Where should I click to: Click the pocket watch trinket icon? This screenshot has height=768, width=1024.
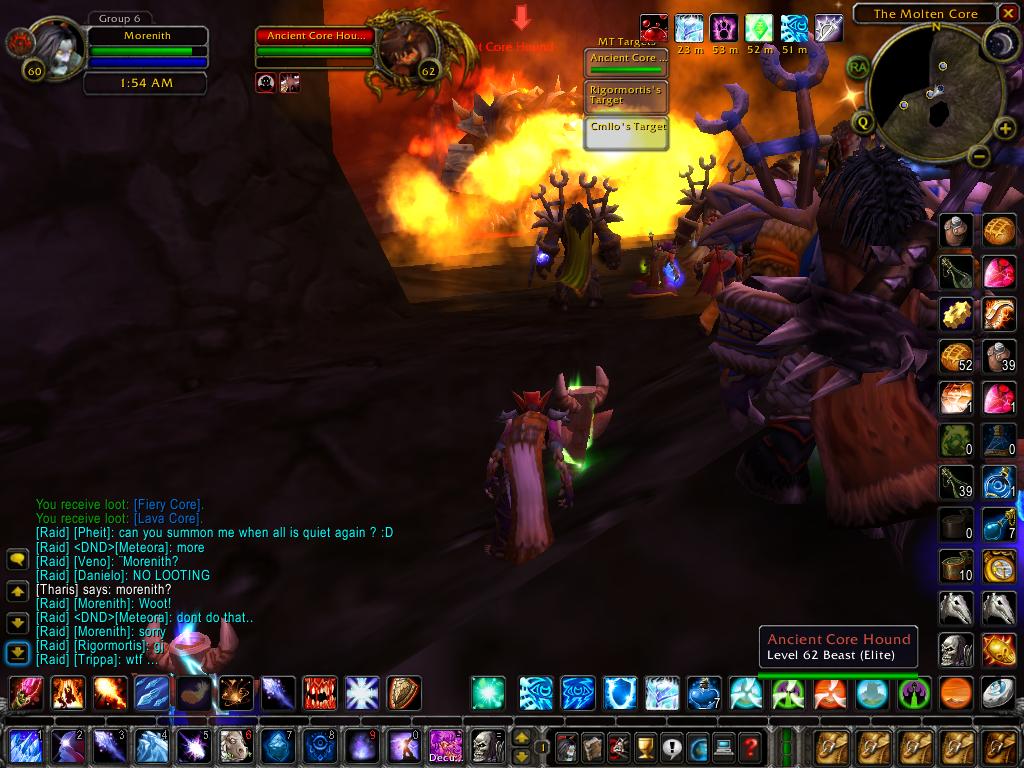click(998, 565)
